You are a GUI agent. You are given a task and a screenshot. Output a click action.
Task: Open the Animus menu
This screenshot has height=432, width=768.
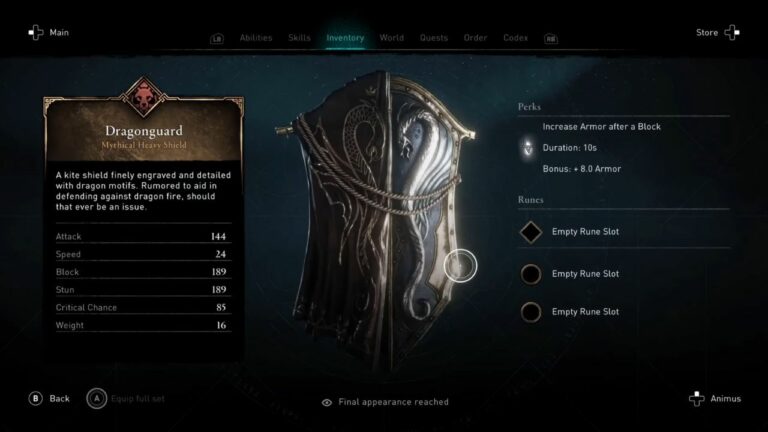coord(715,398)
